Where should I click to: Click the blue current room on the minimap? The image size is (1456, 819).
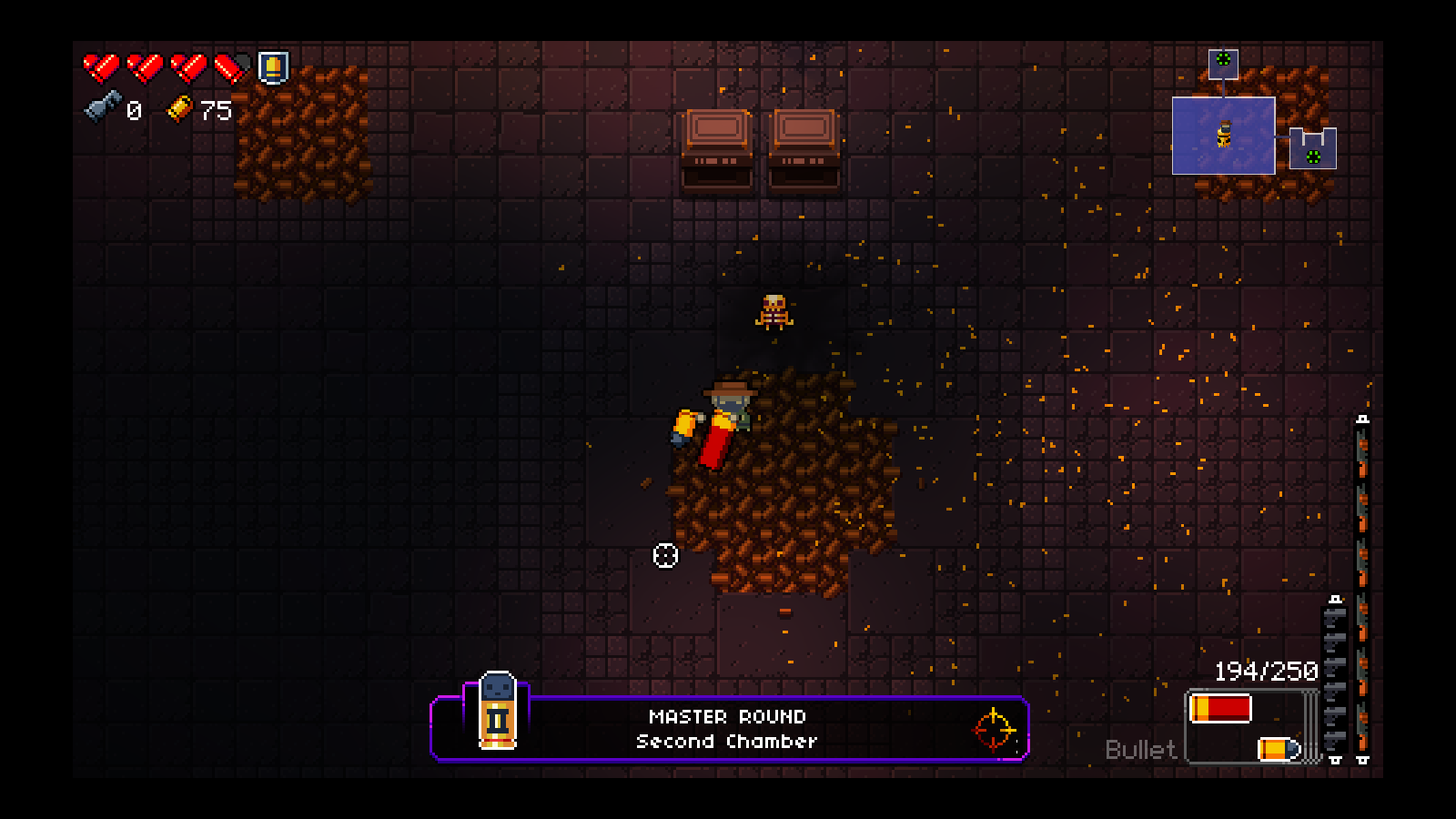tap(1223, 135)
